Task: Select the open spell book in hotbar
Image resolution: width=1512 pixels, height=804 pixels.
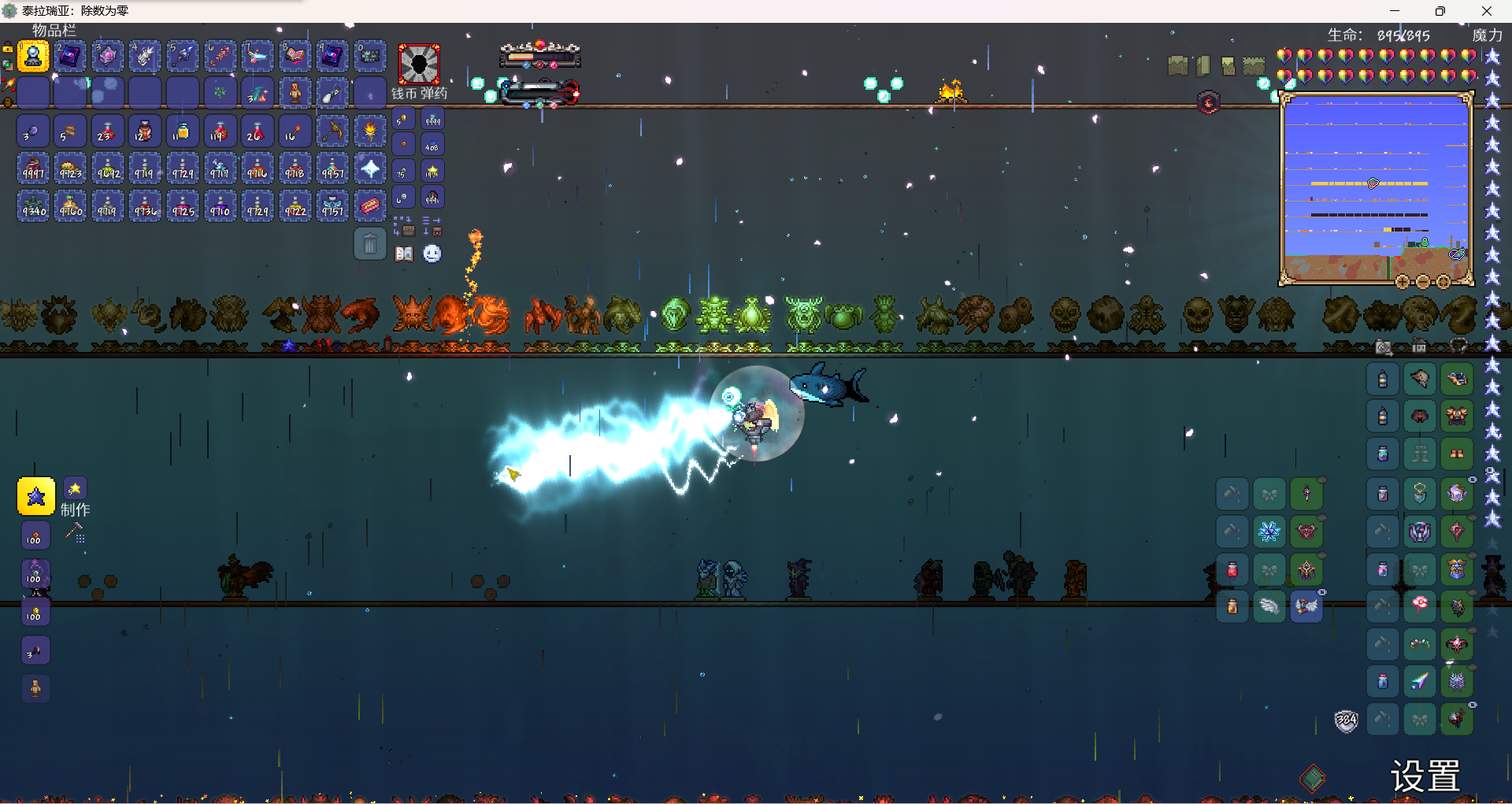Action: coord(295,57)
